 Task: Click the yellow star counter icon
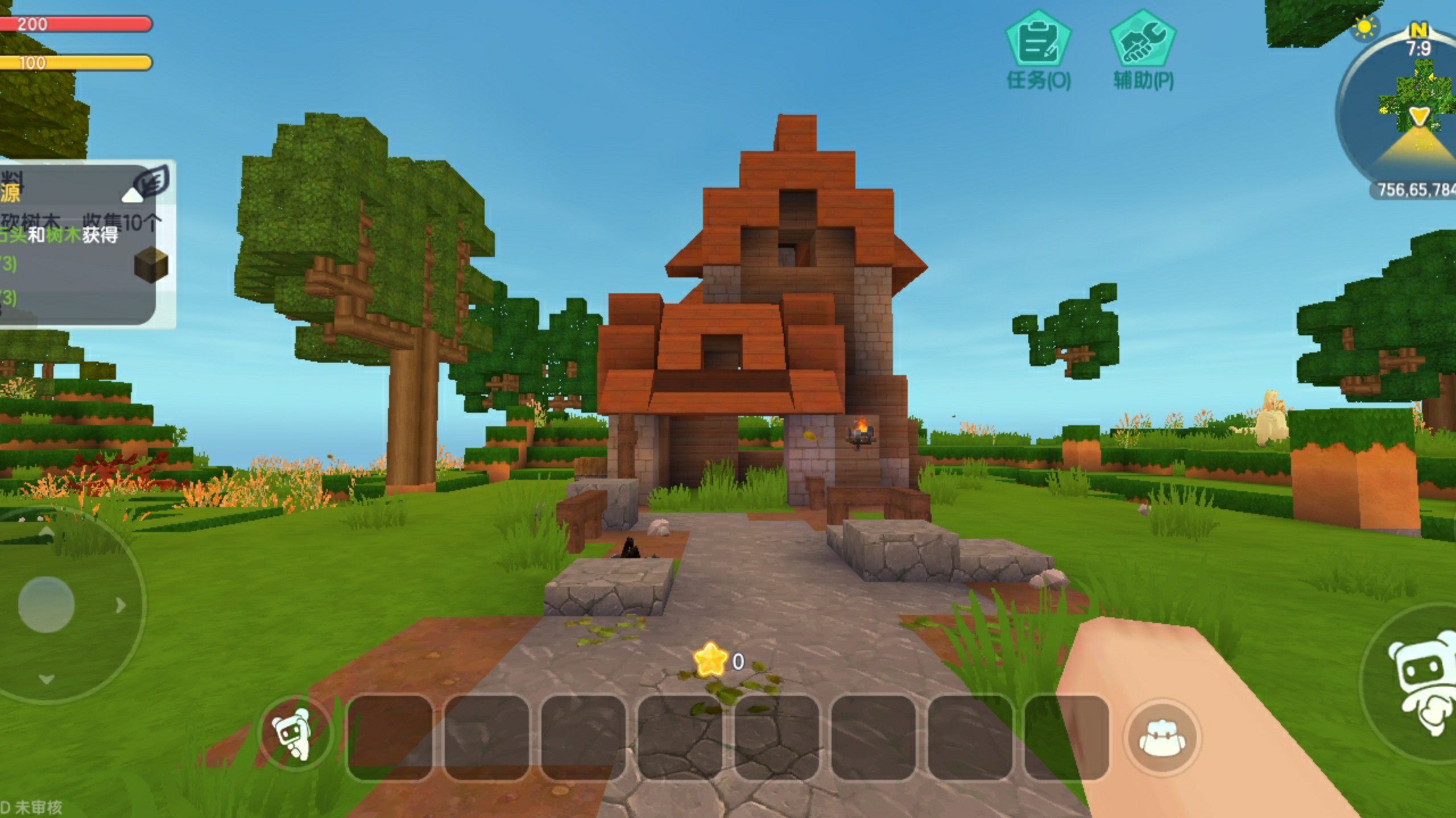pyautogui.click(x=710, y=661)
